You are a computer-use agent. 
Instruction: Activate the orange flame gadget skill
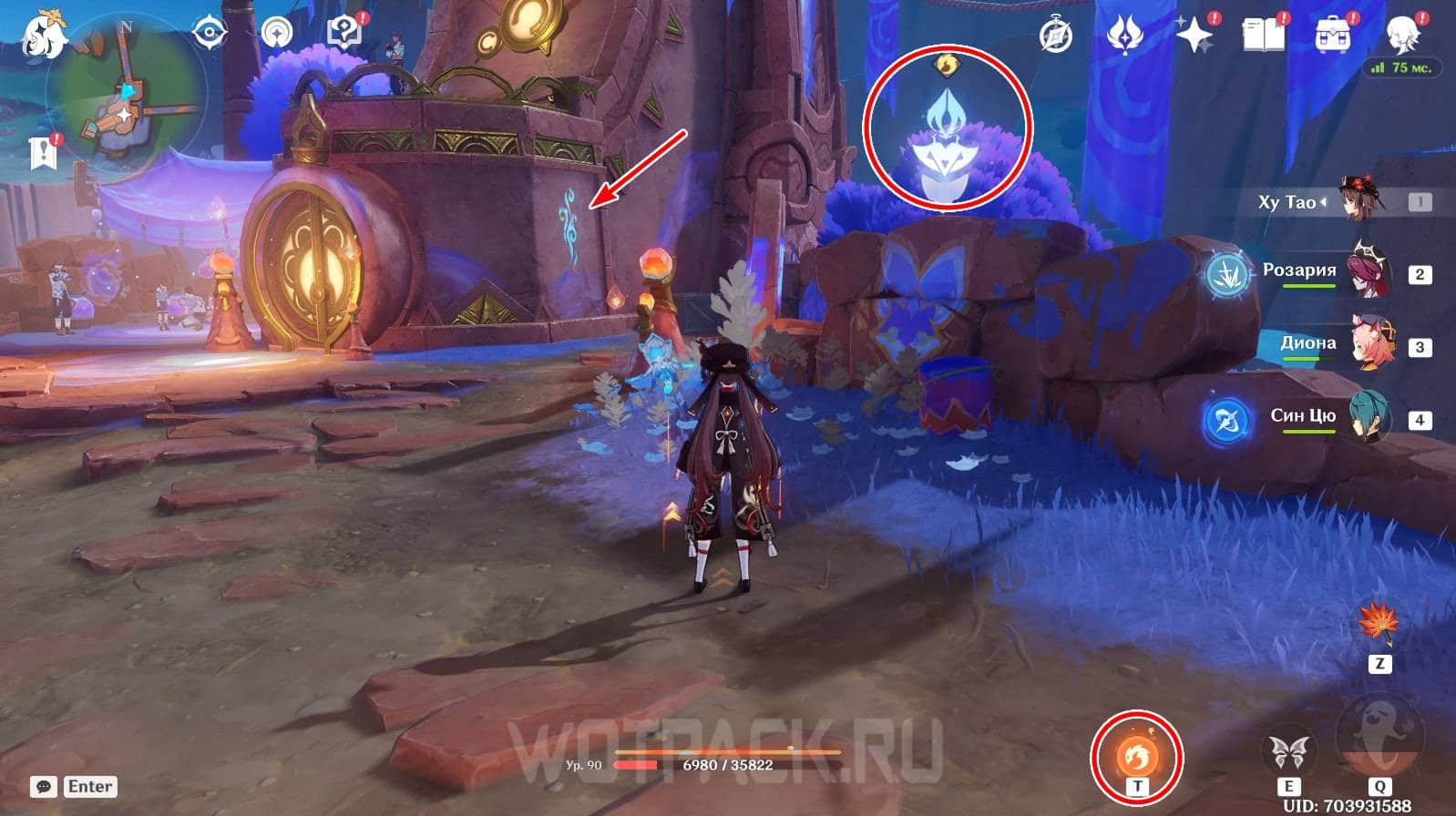(1137, 753)
